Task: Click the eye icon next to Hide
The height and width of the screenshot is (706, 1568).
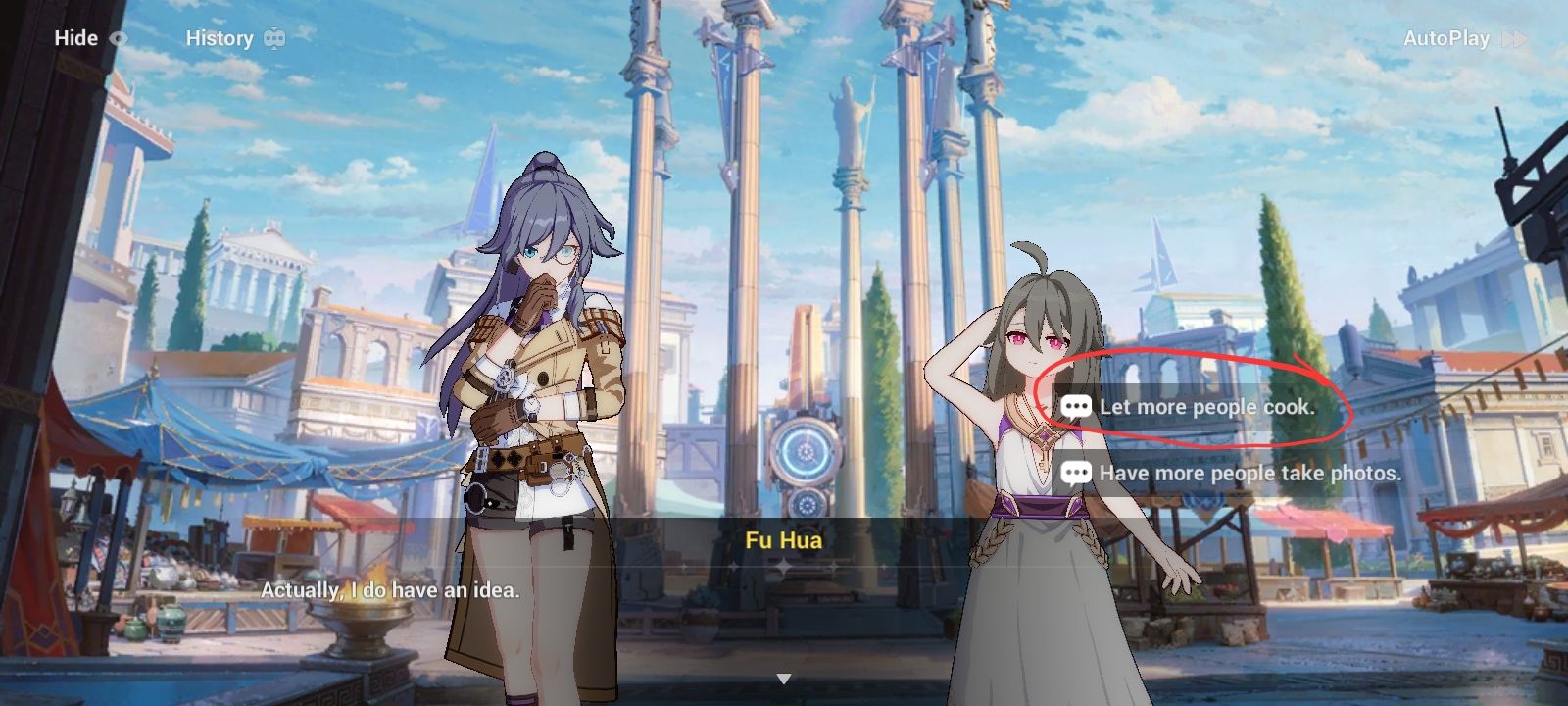Action: (120, 38)
